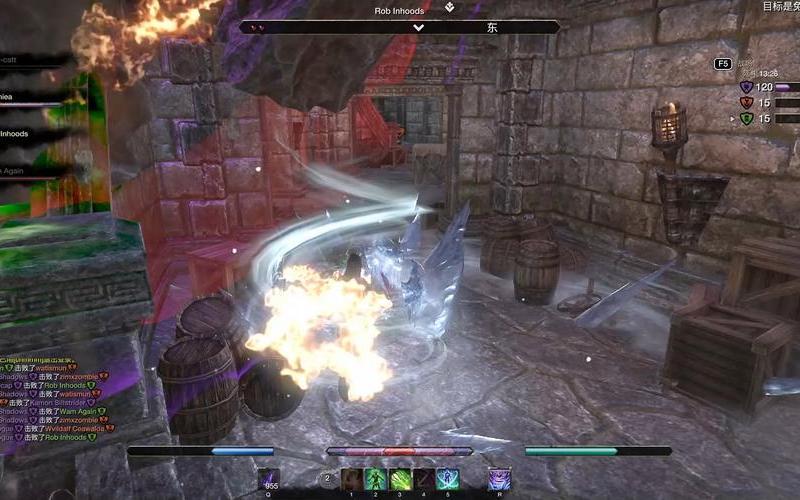Click the green alliance shield icon
Image resolution: width=800 pixels, height=500 pixels.
[x=745, y=118]
